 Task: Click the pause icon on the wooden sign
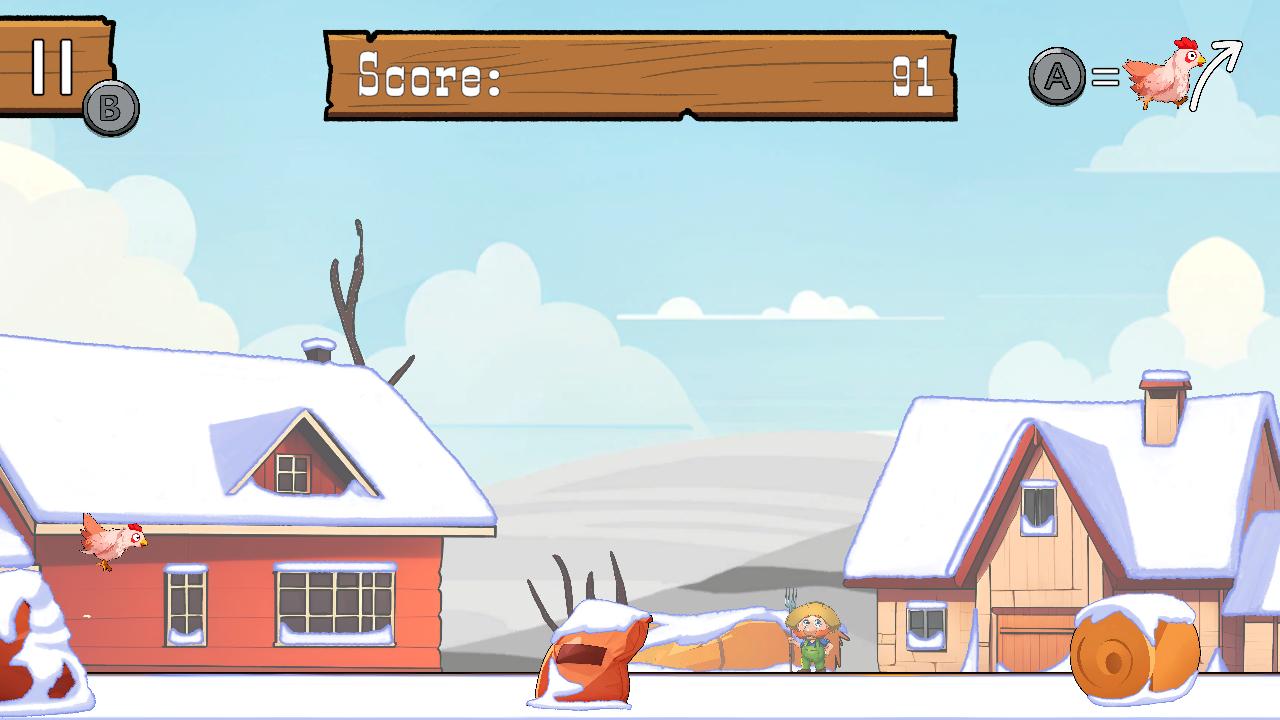(x=52, y=67)
